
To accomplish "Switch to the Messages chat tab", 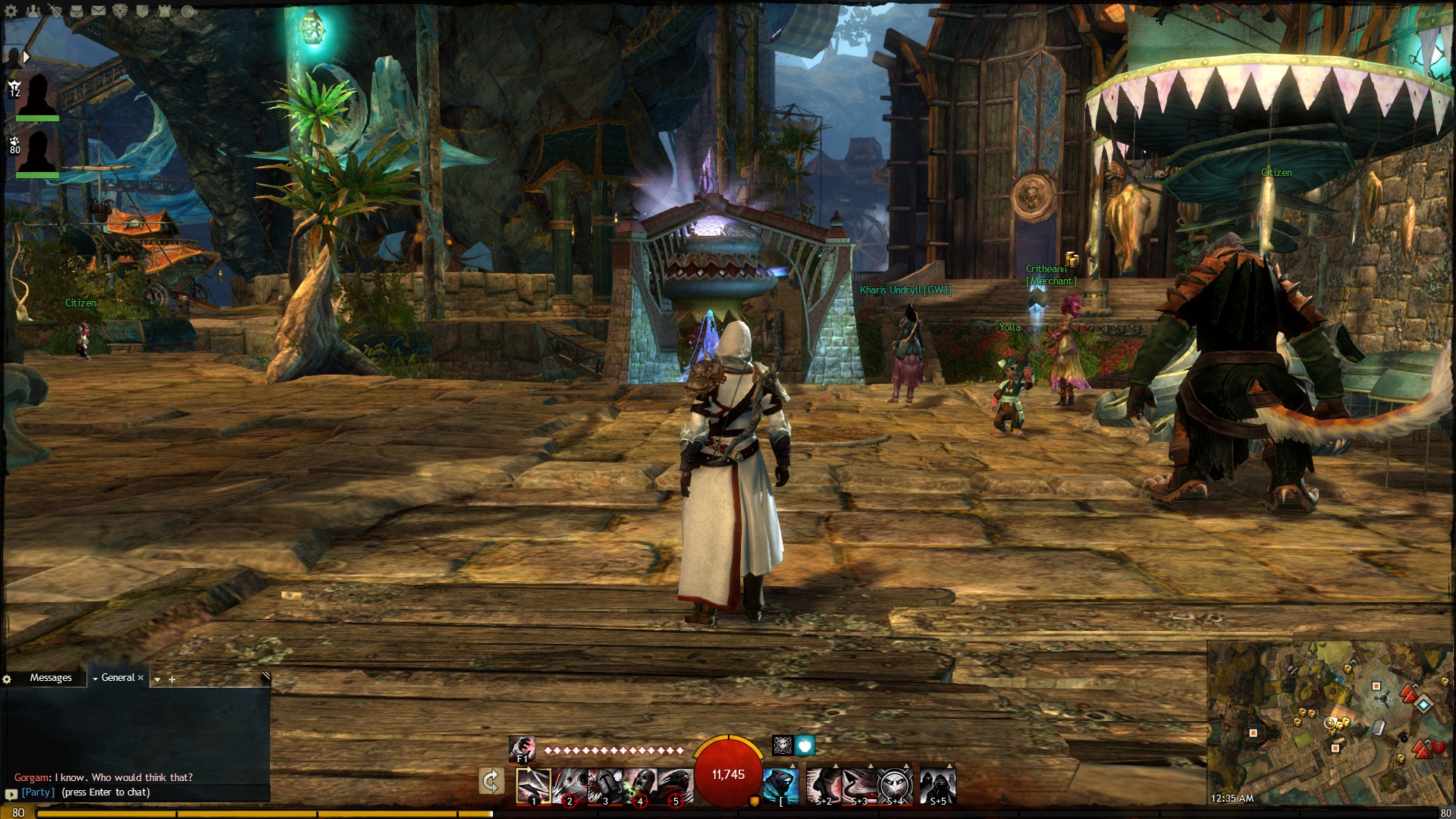I will tap(51, 678).
